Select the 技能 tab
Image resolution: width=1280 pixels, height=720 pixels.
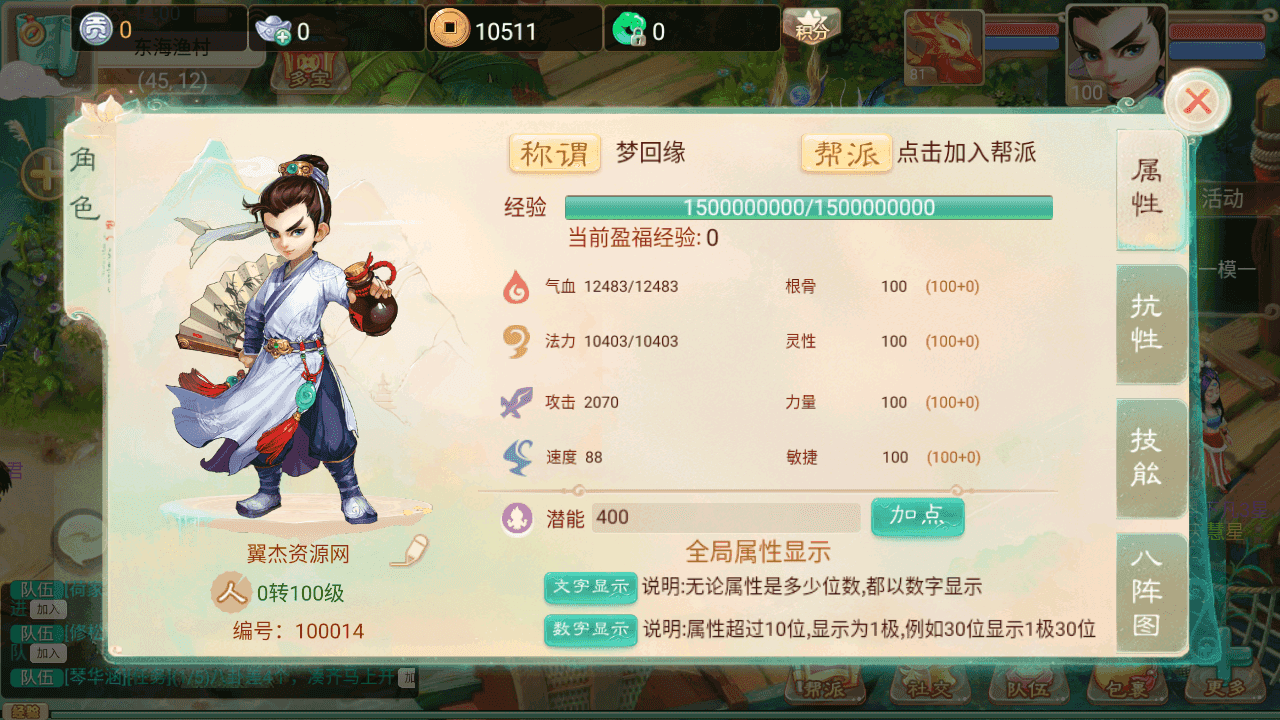pos(1147,456)
